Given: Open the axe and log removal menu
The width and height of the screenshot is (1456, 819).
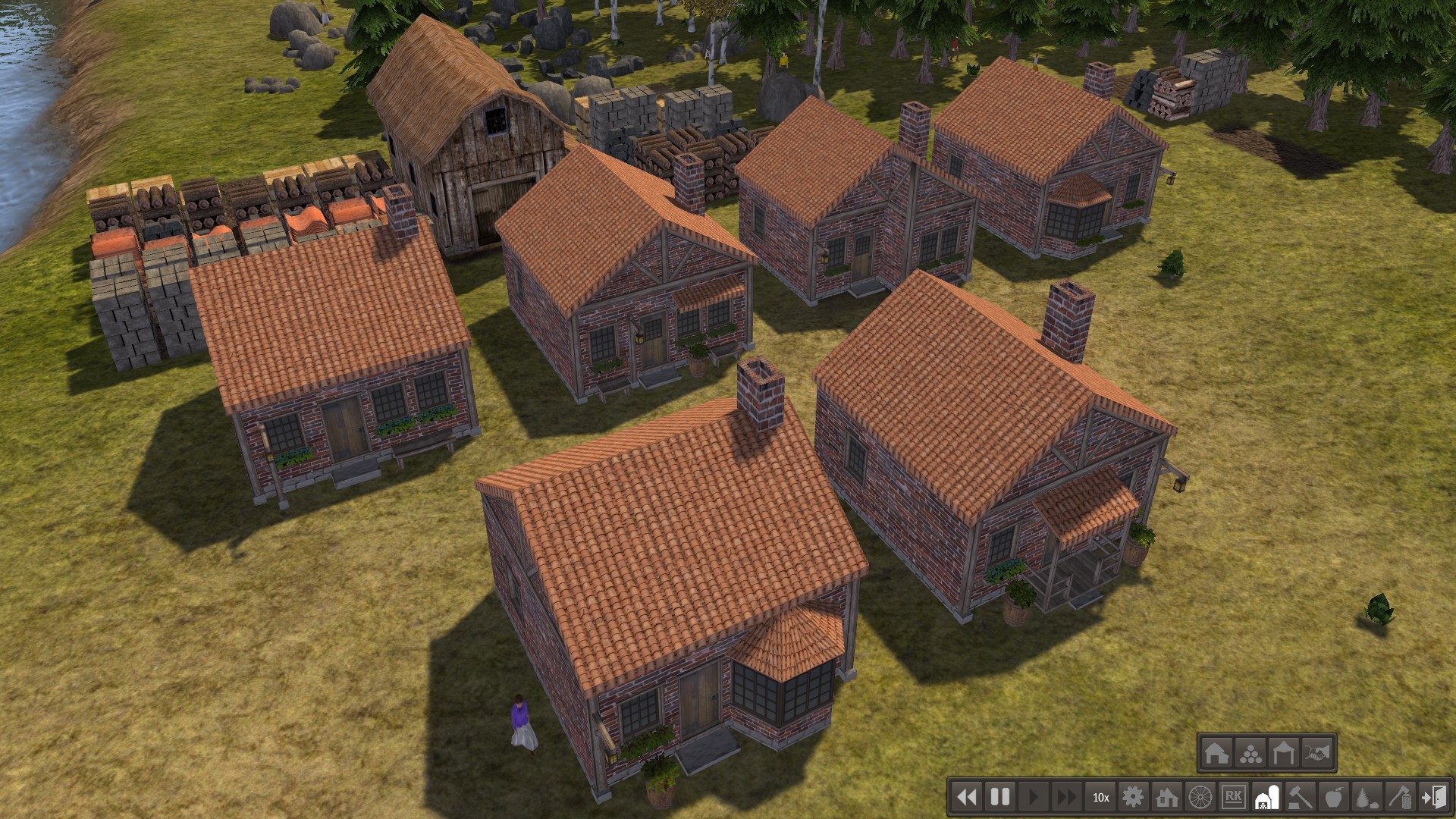Looking at the screenshot, I should click(1400, 797).
